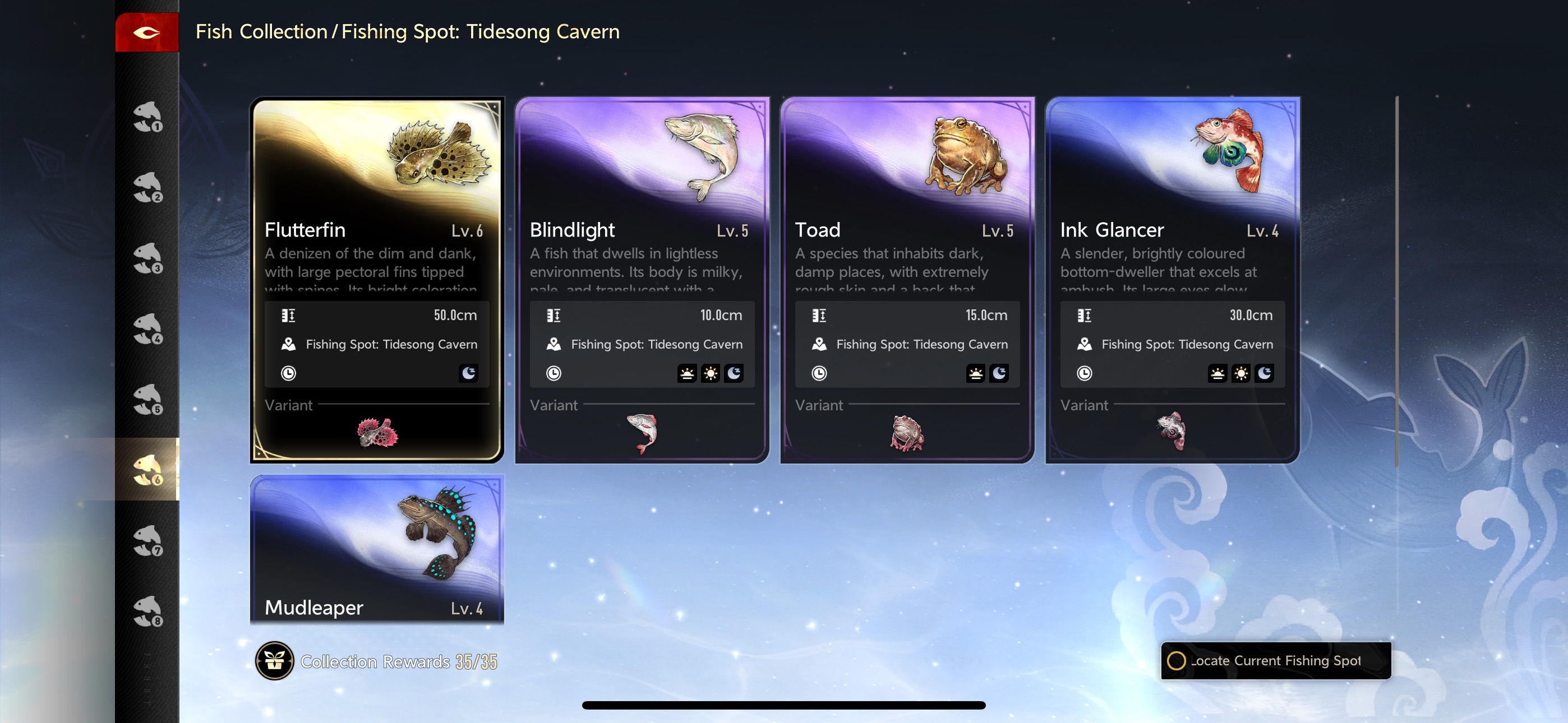View the Ink Glancer variant thumbnail
This screenshot has height=723, width=1568.
point(1172,431)
